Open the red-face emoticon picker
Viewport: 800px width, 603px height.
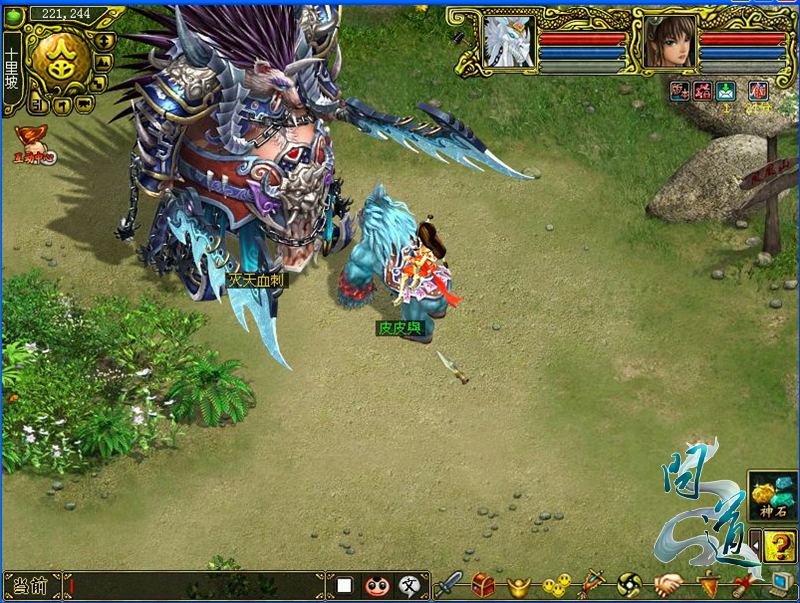(x=376, y=585)
